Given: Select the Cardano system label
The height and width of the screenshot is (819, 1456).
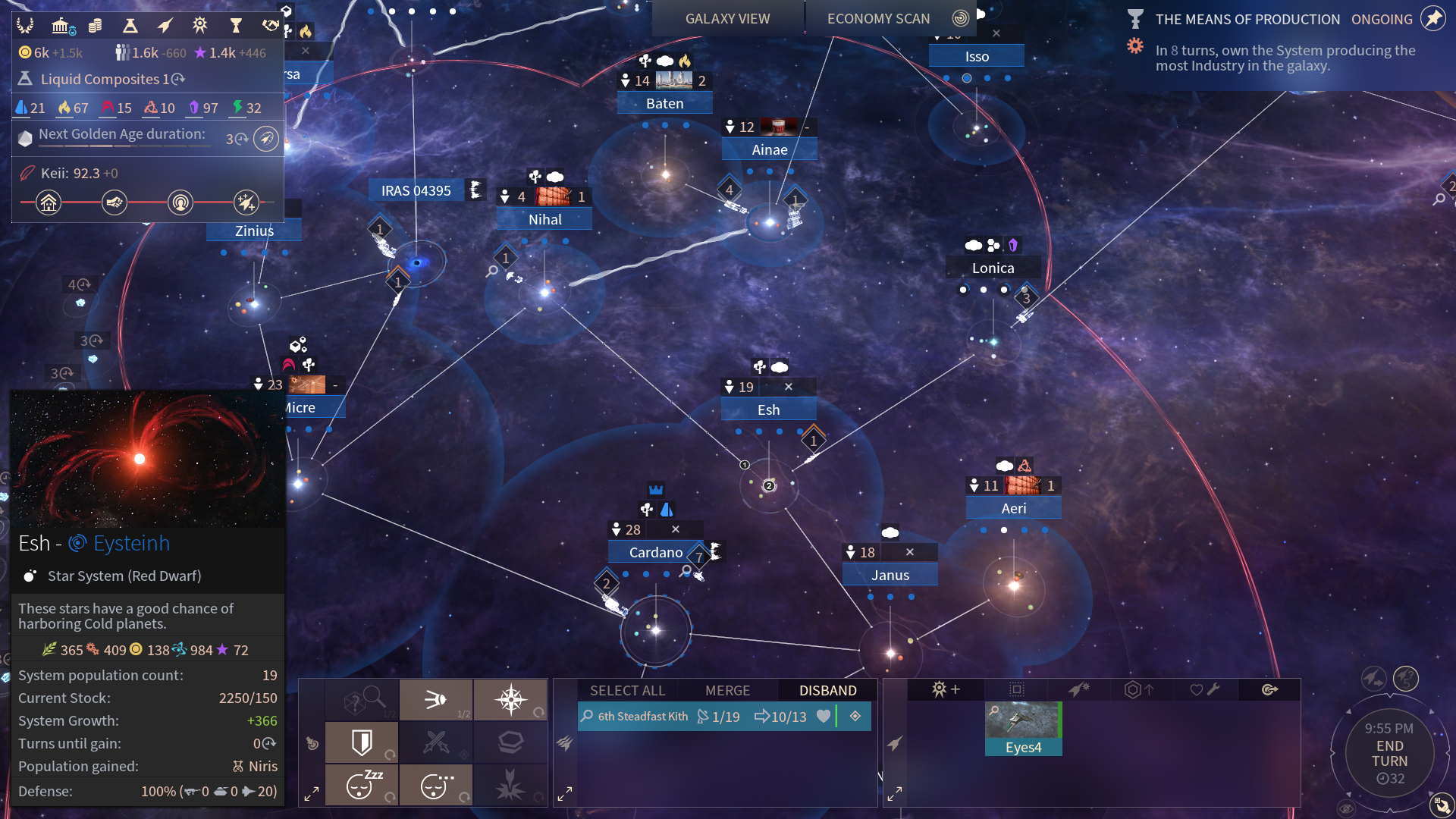Looking at the screenshot, I should pyautogui.click(x=655, y=552).
